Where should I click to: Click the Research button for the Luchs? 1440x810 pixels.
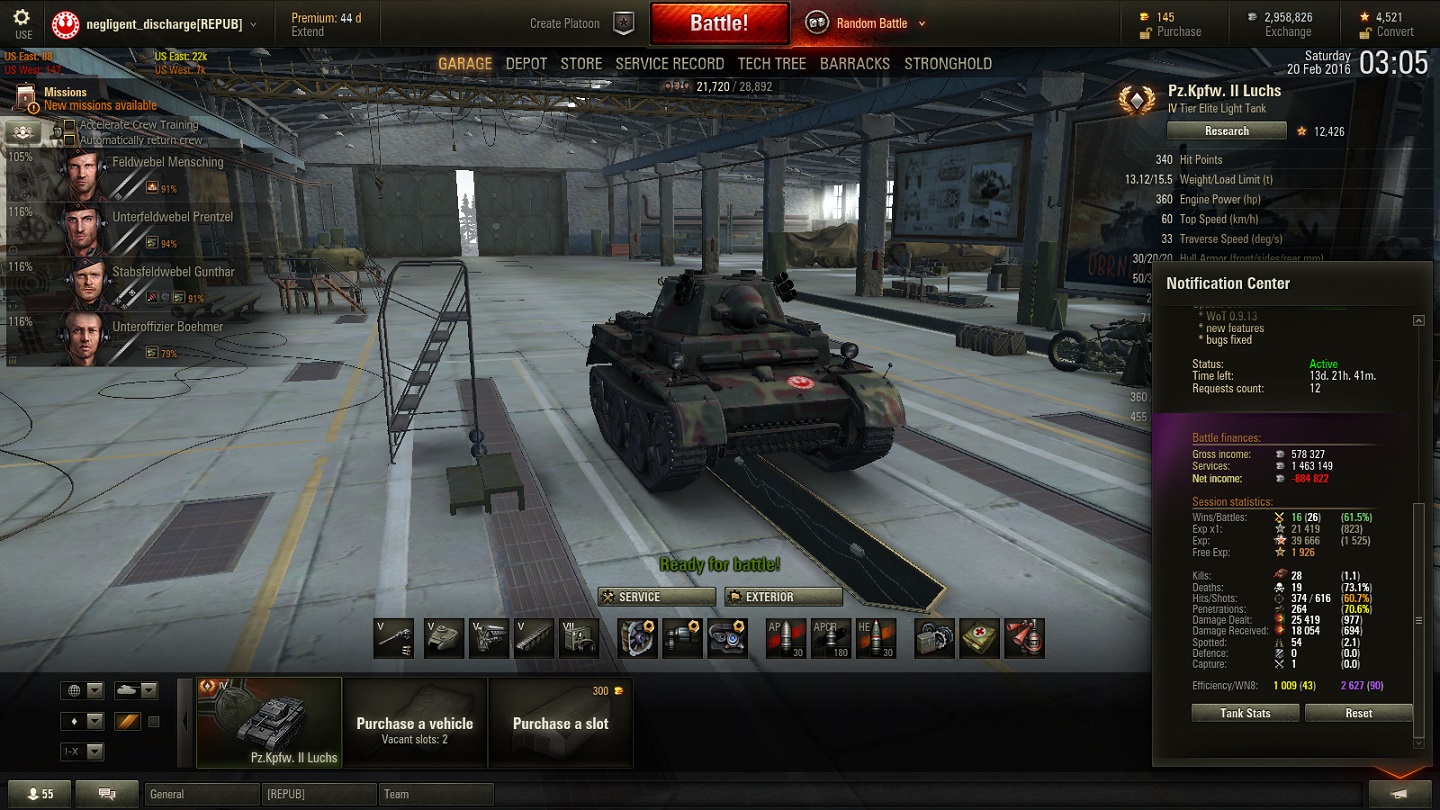tap(1226, 131)
